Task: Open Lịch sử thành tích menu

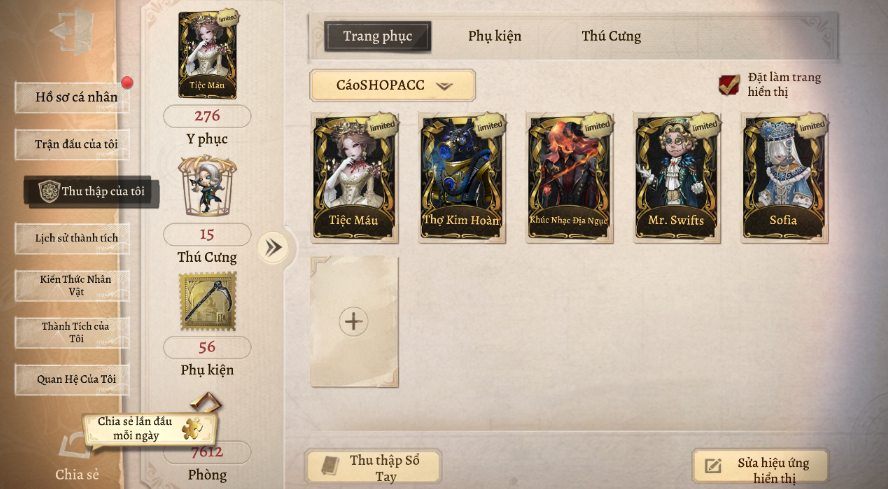Action: coord(73,238)
